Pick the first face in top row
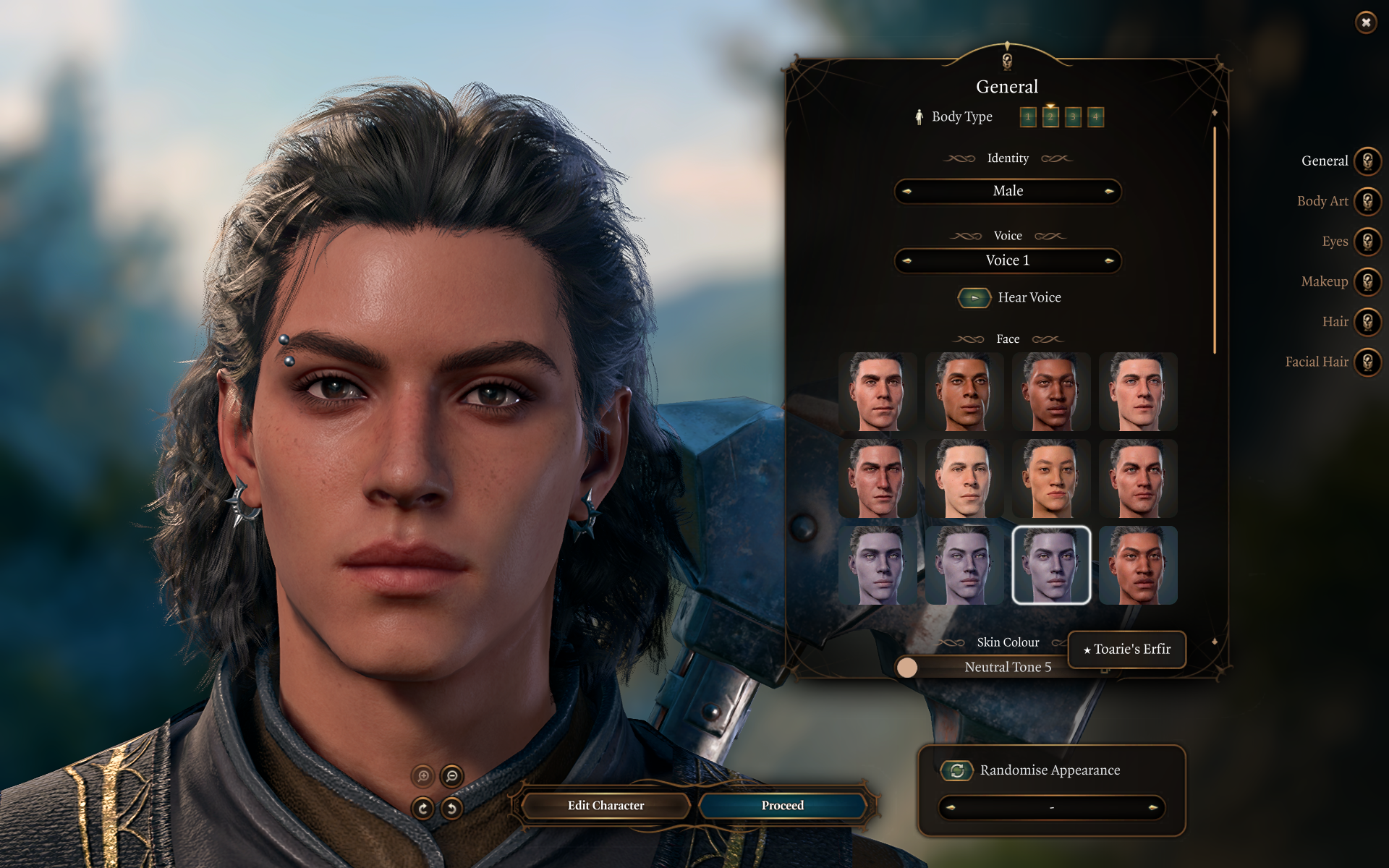 pyautogui.click(x=878, y=392)
